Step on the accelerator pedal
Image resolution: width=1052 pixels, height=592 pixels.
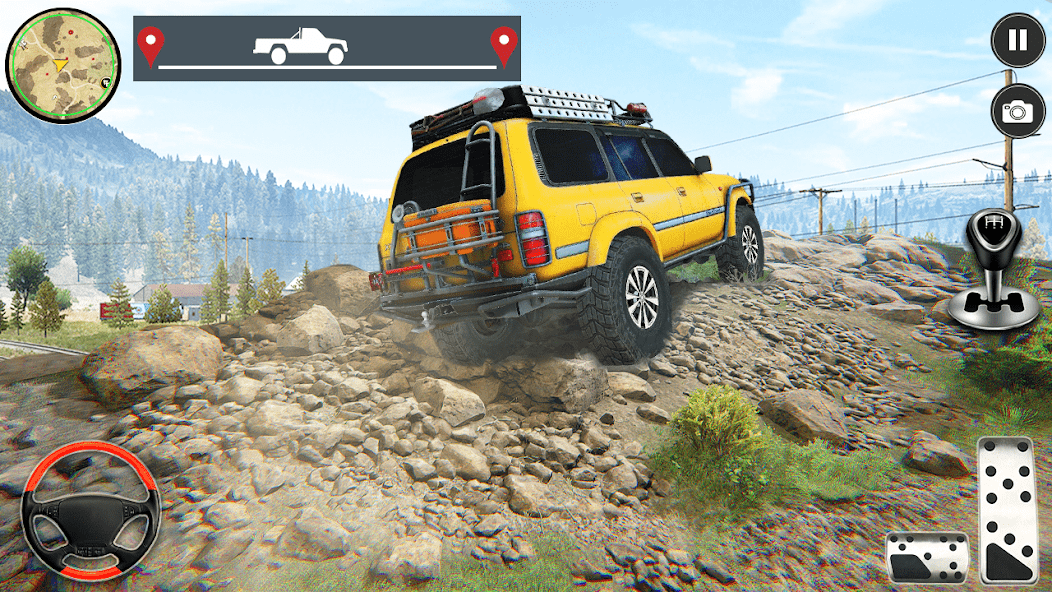pos(1007,509)
